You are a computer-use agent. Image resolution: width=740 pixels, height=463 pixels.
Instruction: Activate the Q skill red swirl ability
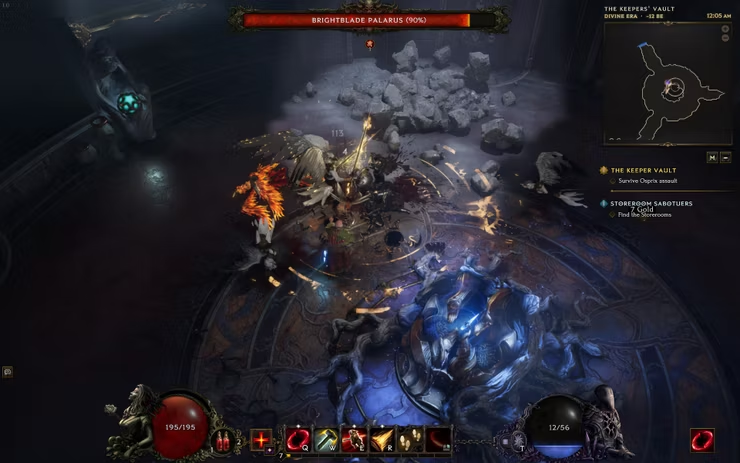point(297,438)
